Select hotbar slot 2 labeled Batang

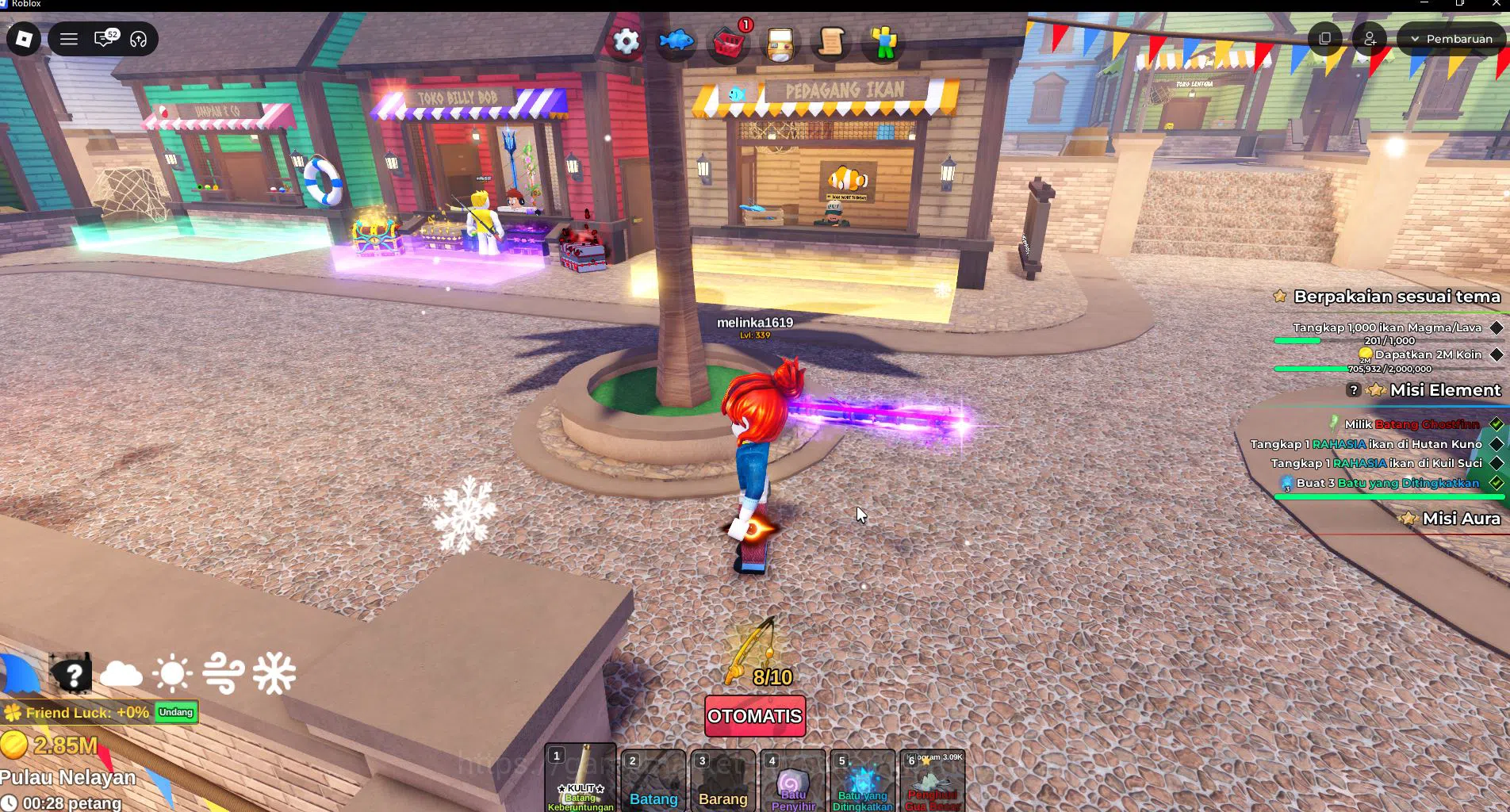point(653,781)
